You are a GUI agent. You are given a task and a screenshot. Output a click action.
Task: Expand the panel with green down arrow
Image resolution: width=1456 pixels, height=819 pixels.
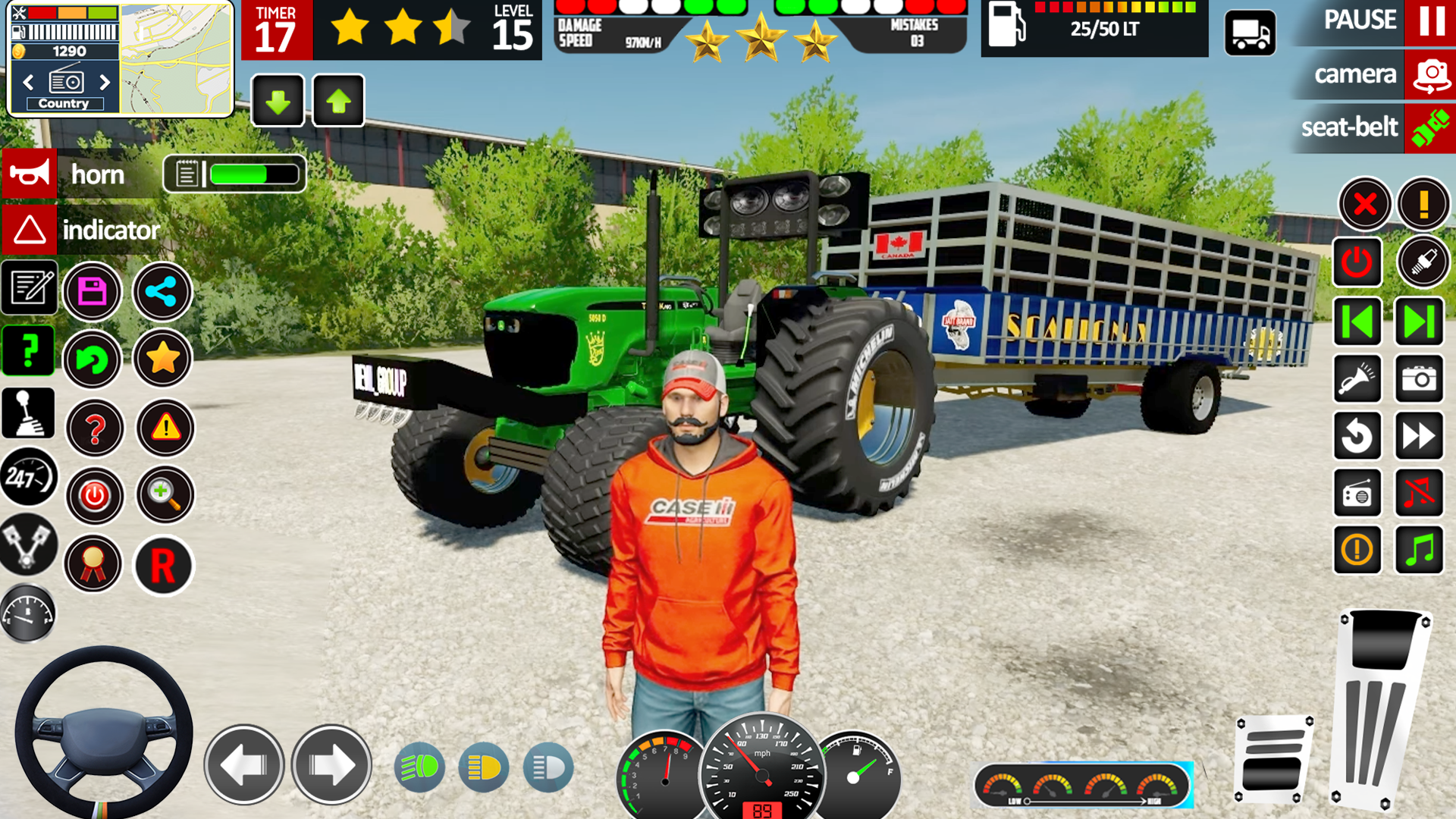277,99
